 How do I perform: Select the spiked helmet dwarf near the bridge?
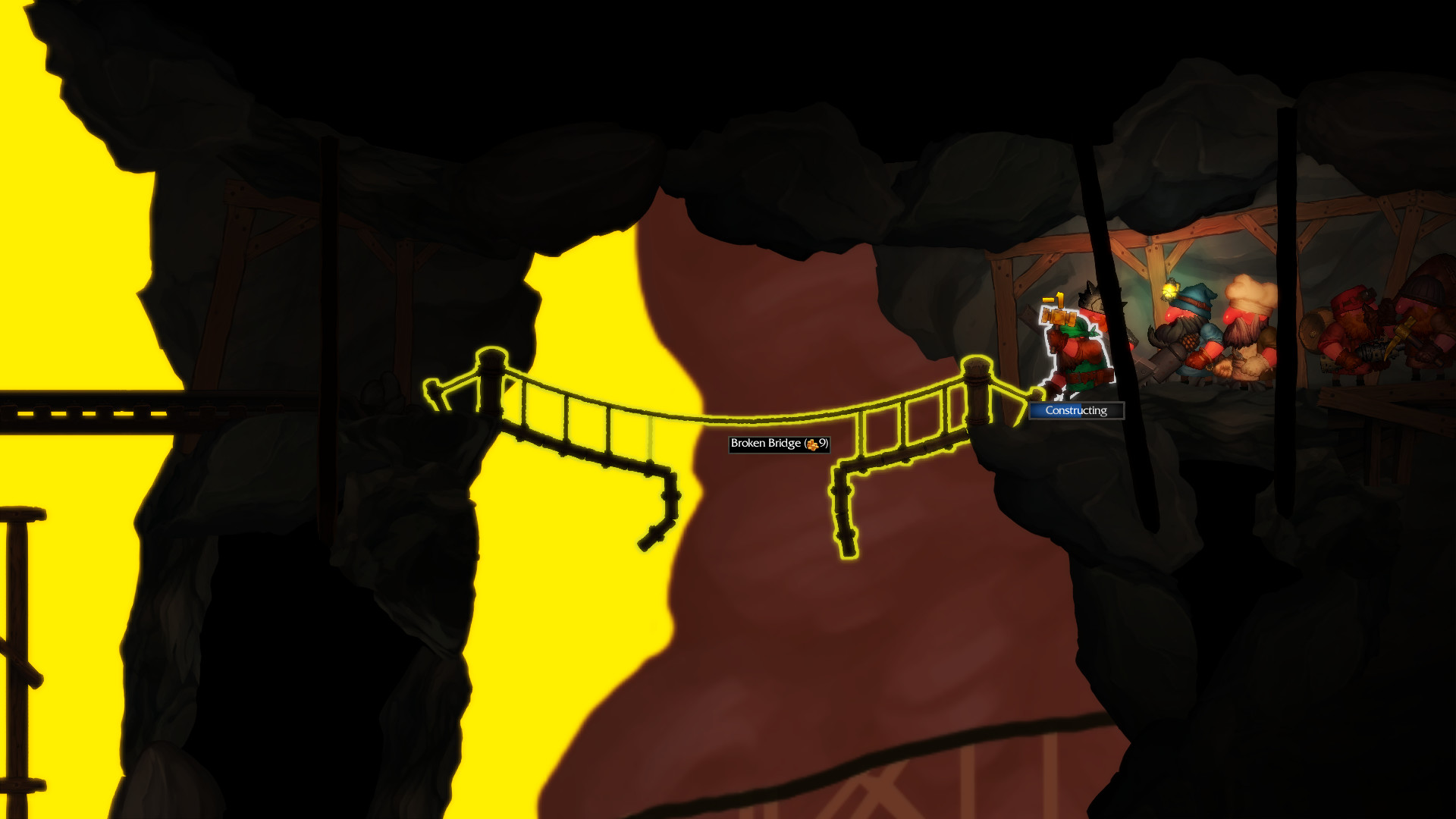(1090, 303)
